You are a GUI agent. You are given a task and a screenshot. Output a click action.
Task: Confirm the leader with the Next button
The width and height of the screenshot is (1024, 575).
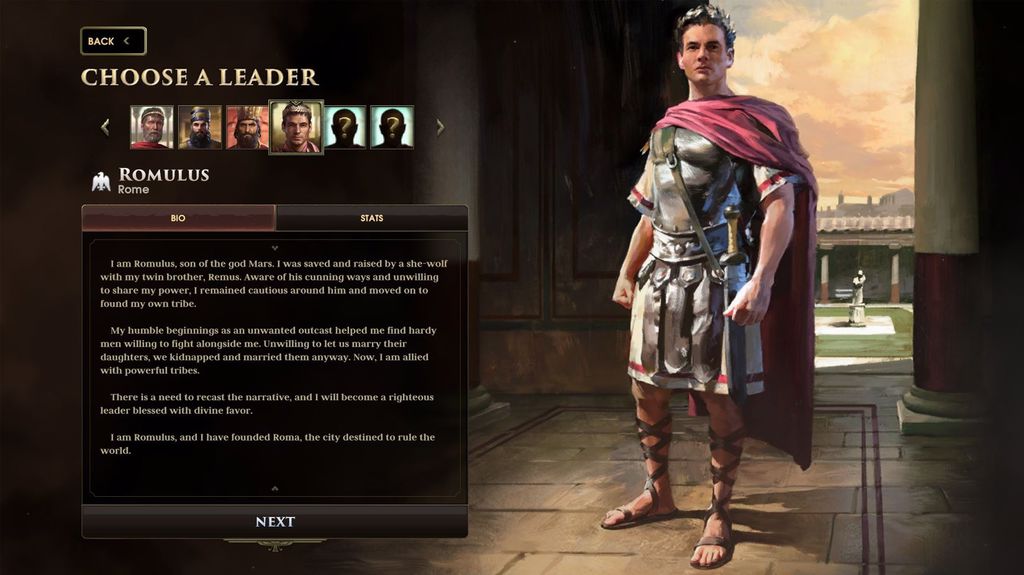coord(275,522)
